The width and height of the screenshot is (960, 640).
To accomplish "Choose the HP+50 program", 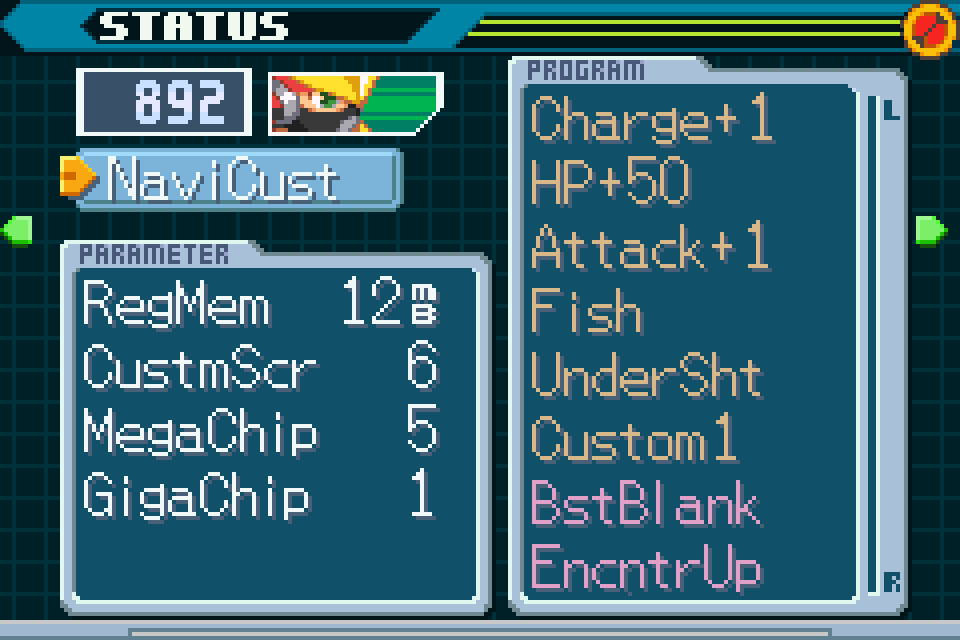I will (x=611, y=183).
